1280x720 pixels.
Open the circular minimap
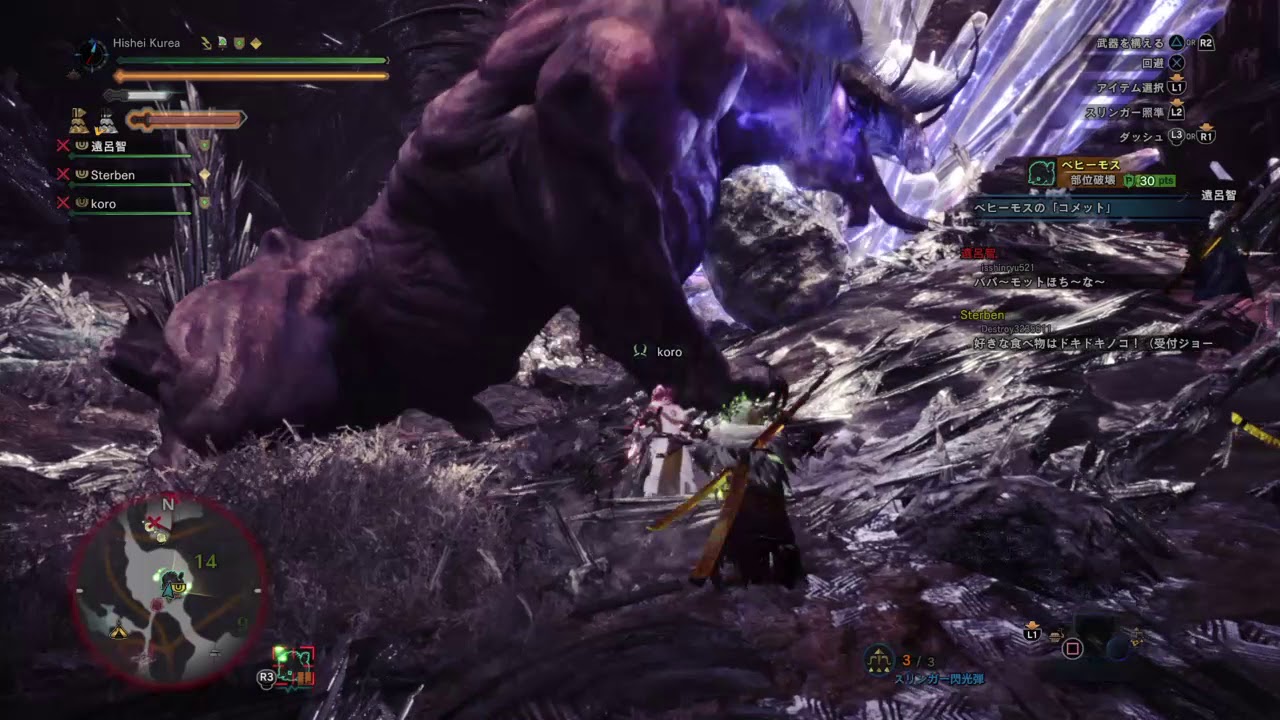click(167, 590)
